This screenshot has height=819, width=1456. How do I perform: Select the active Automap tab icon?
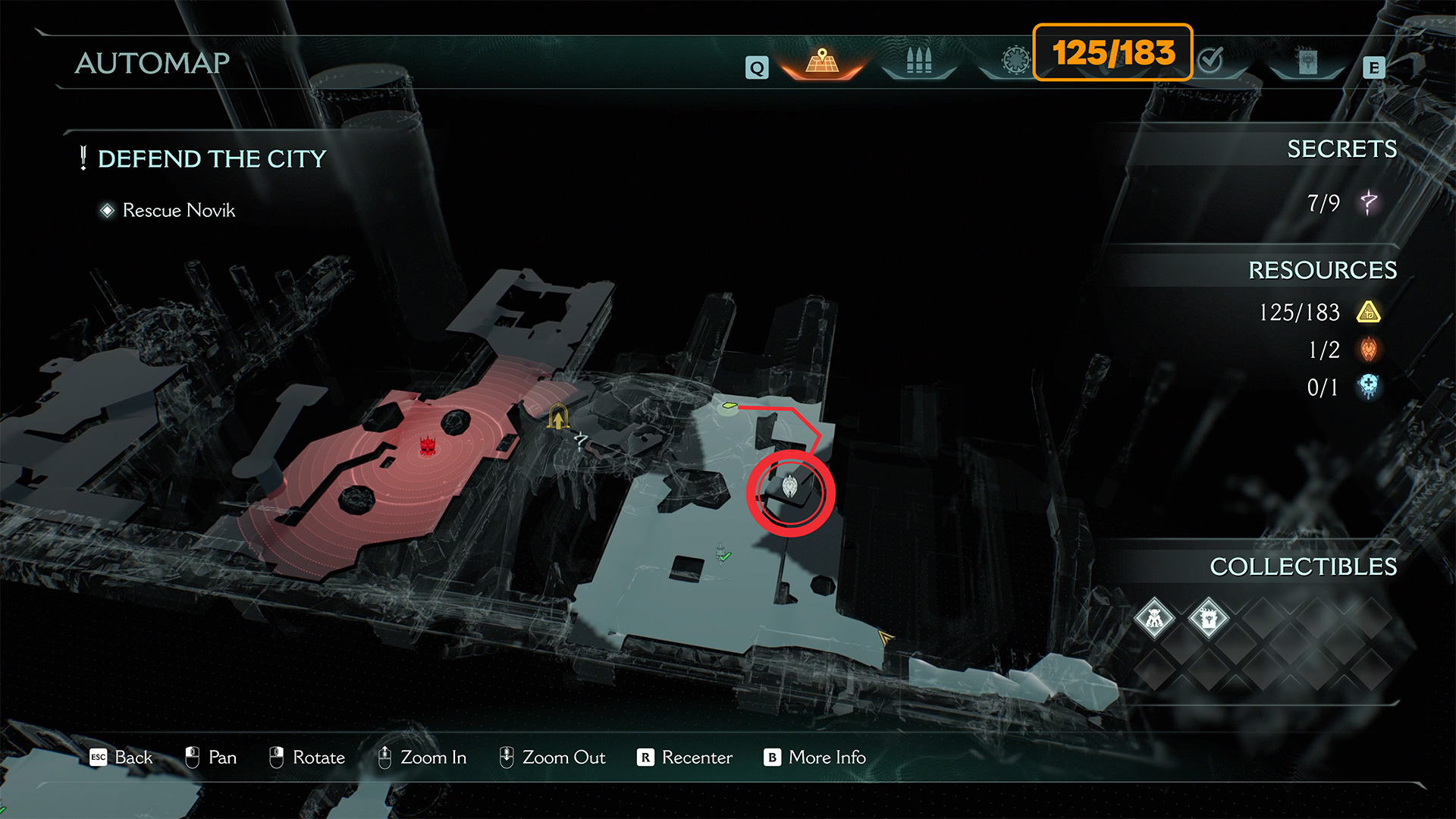(822, 61)
